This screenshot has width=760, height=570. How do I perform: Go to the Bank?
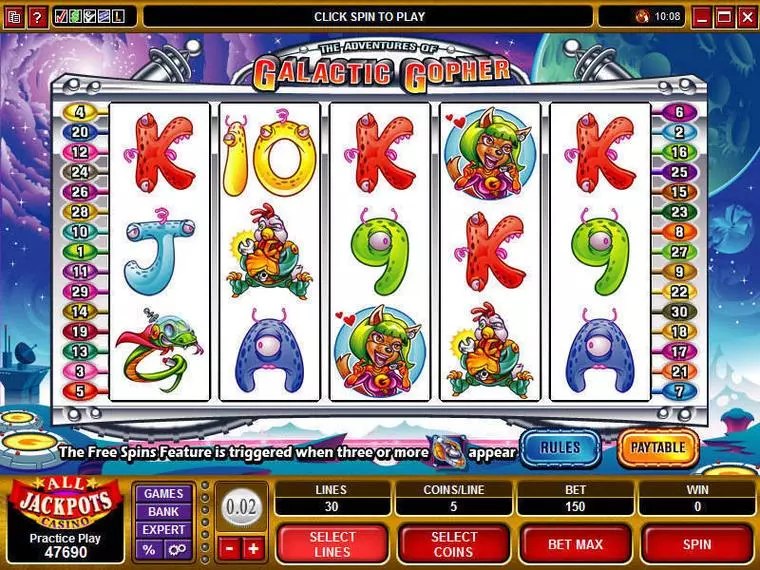(164, 511)
